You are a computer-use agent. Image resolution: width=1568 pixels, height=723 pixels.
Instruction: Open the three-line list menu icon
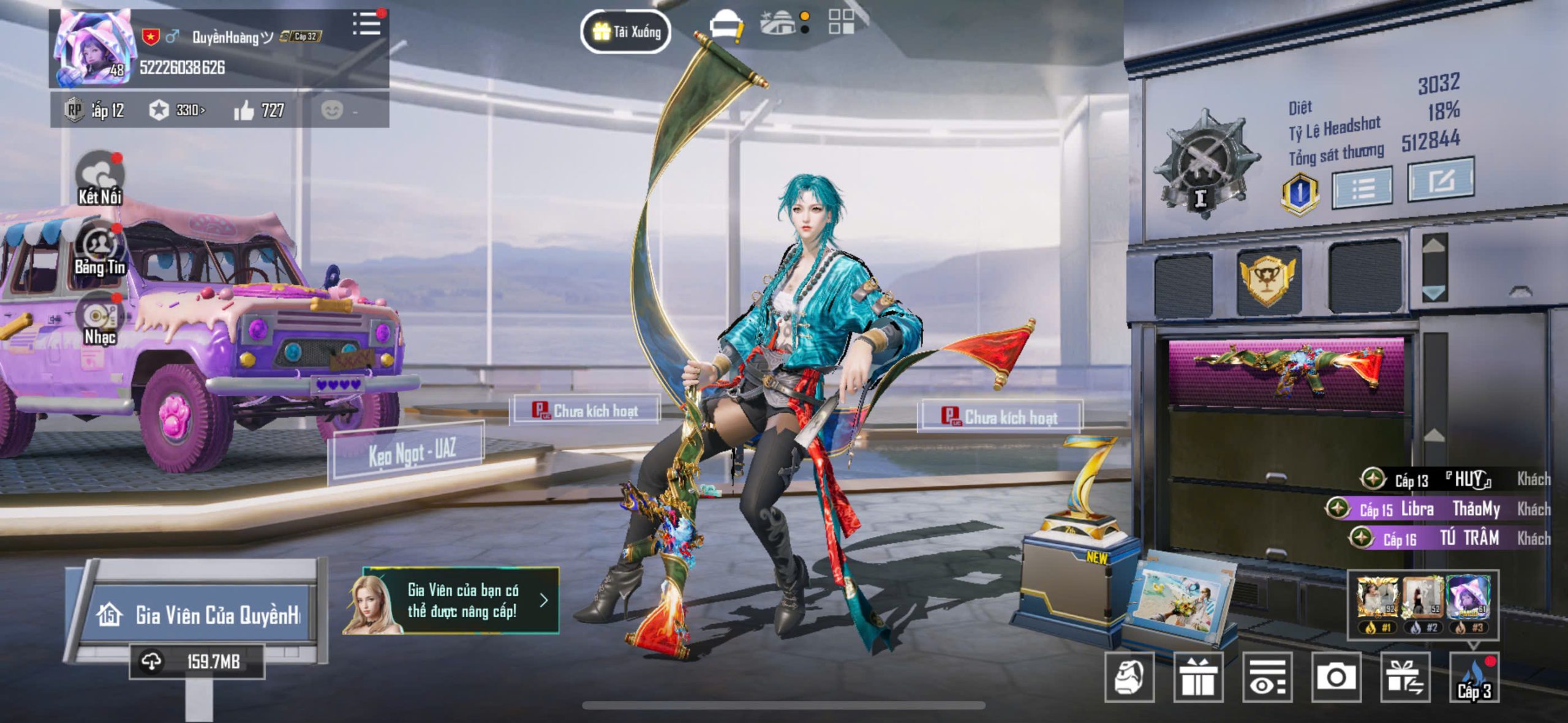point(366,24)
